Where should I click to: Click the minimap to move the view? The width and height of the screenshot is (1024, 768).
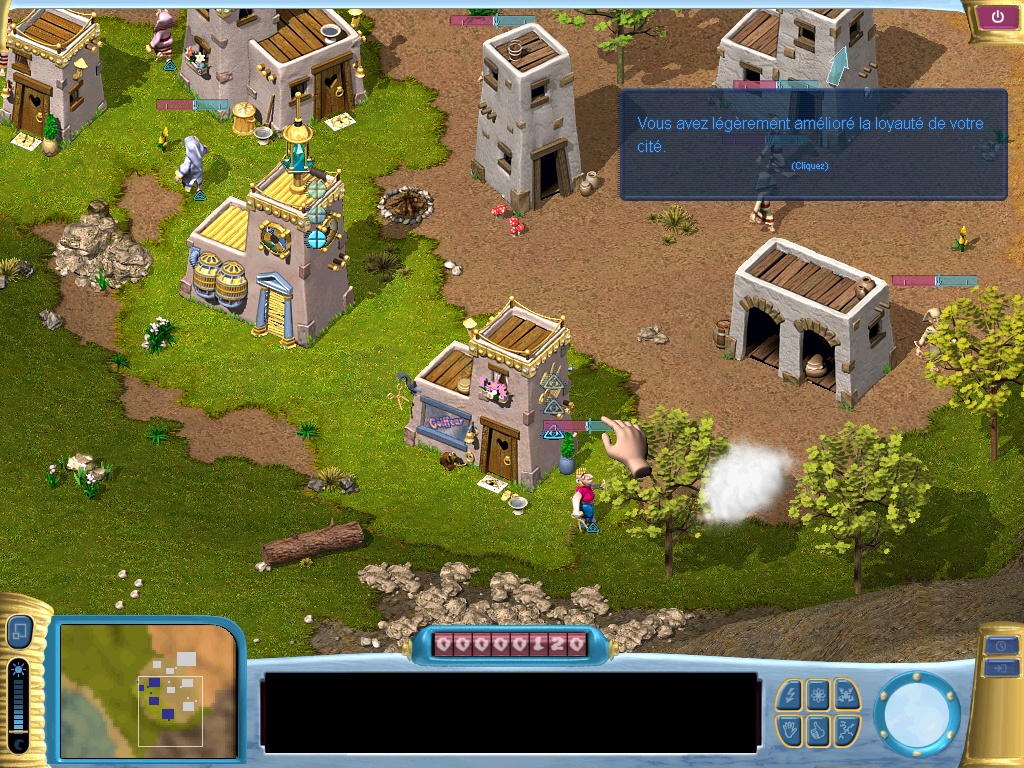coord(148,690)
